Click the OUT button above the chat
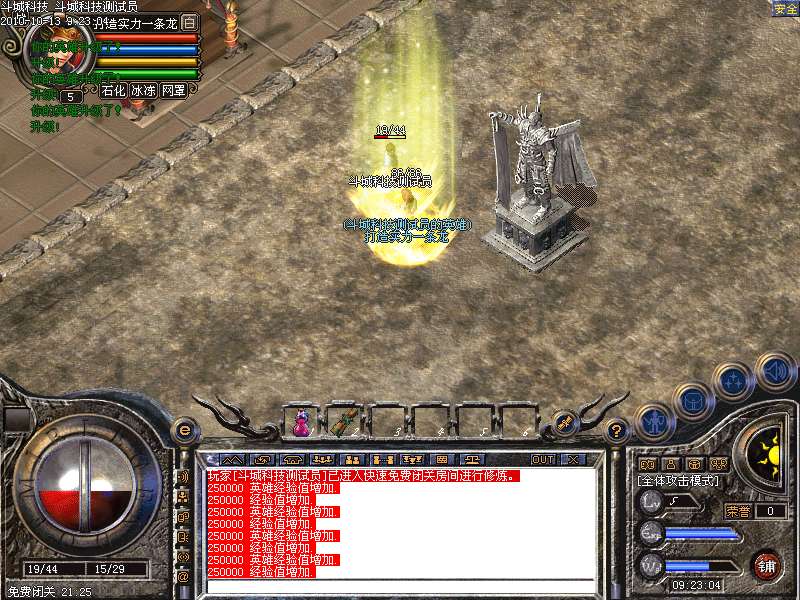The width and height of the screenshot is (800, 600). (x=543, y=459)
